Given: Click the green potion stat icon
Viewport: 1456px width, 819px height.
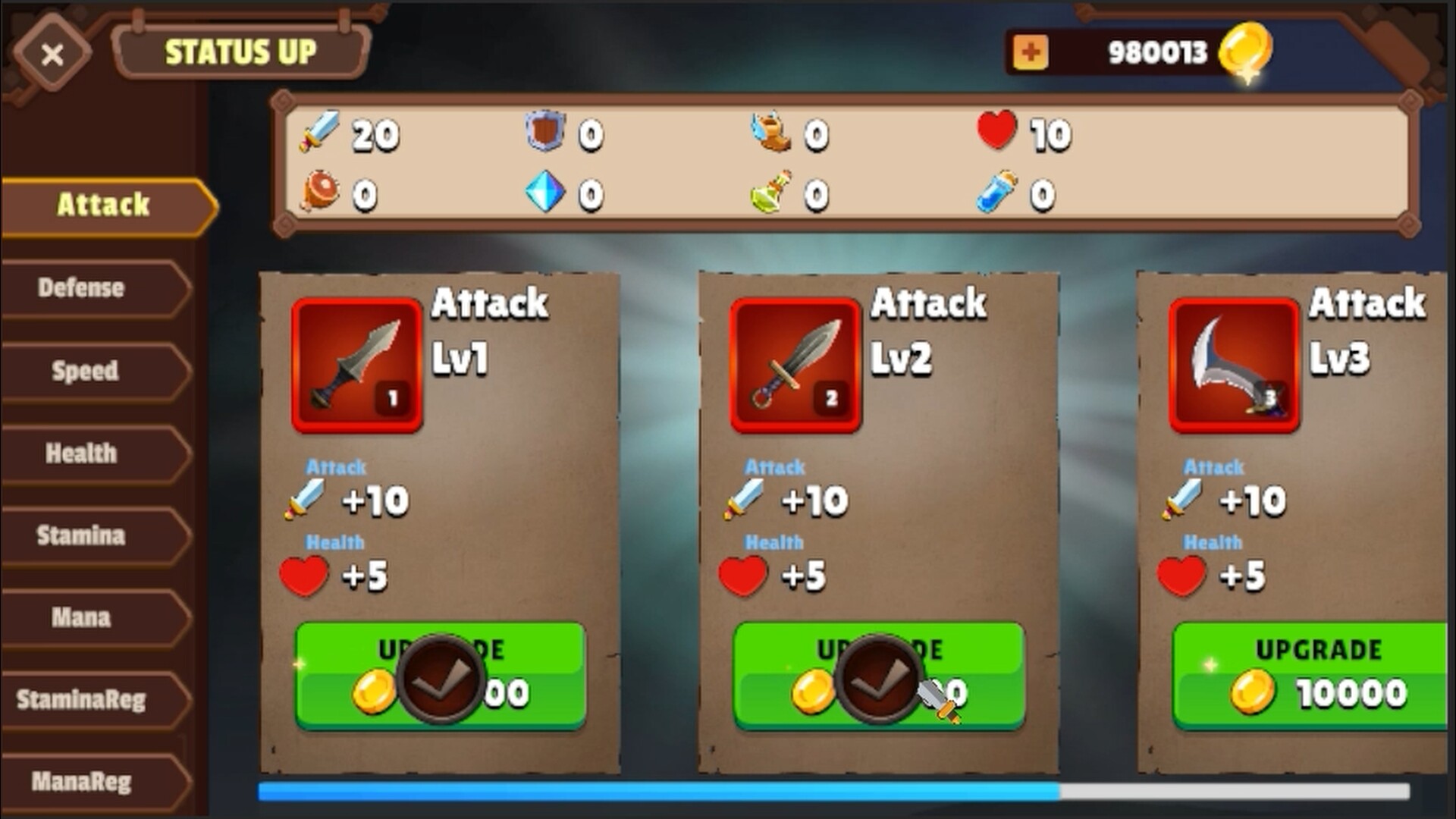Looking at the screenshot, I should coord(770,192).
